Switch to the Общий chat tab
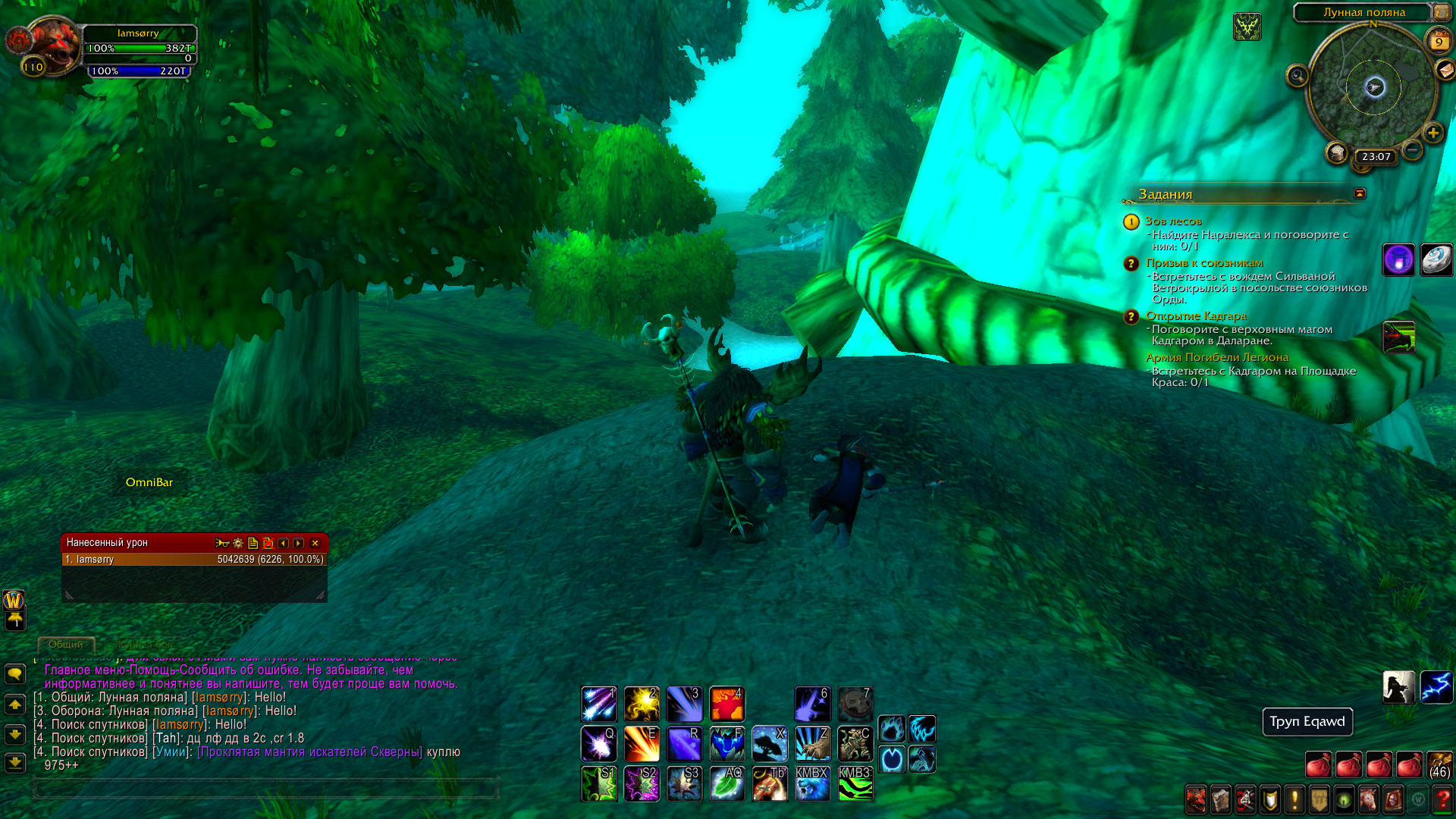The height and width of the screenshot is (819, 1456). coord(66,645)
